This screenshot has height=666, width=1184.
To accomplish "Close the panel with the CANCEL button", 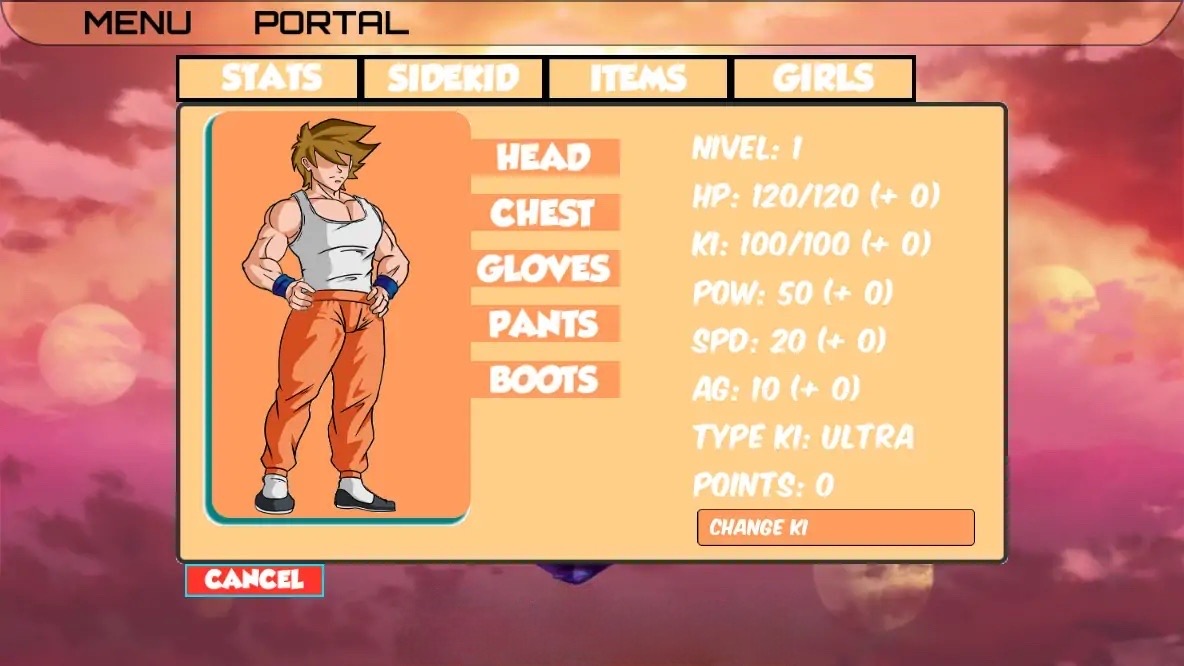I will point(254,580).
